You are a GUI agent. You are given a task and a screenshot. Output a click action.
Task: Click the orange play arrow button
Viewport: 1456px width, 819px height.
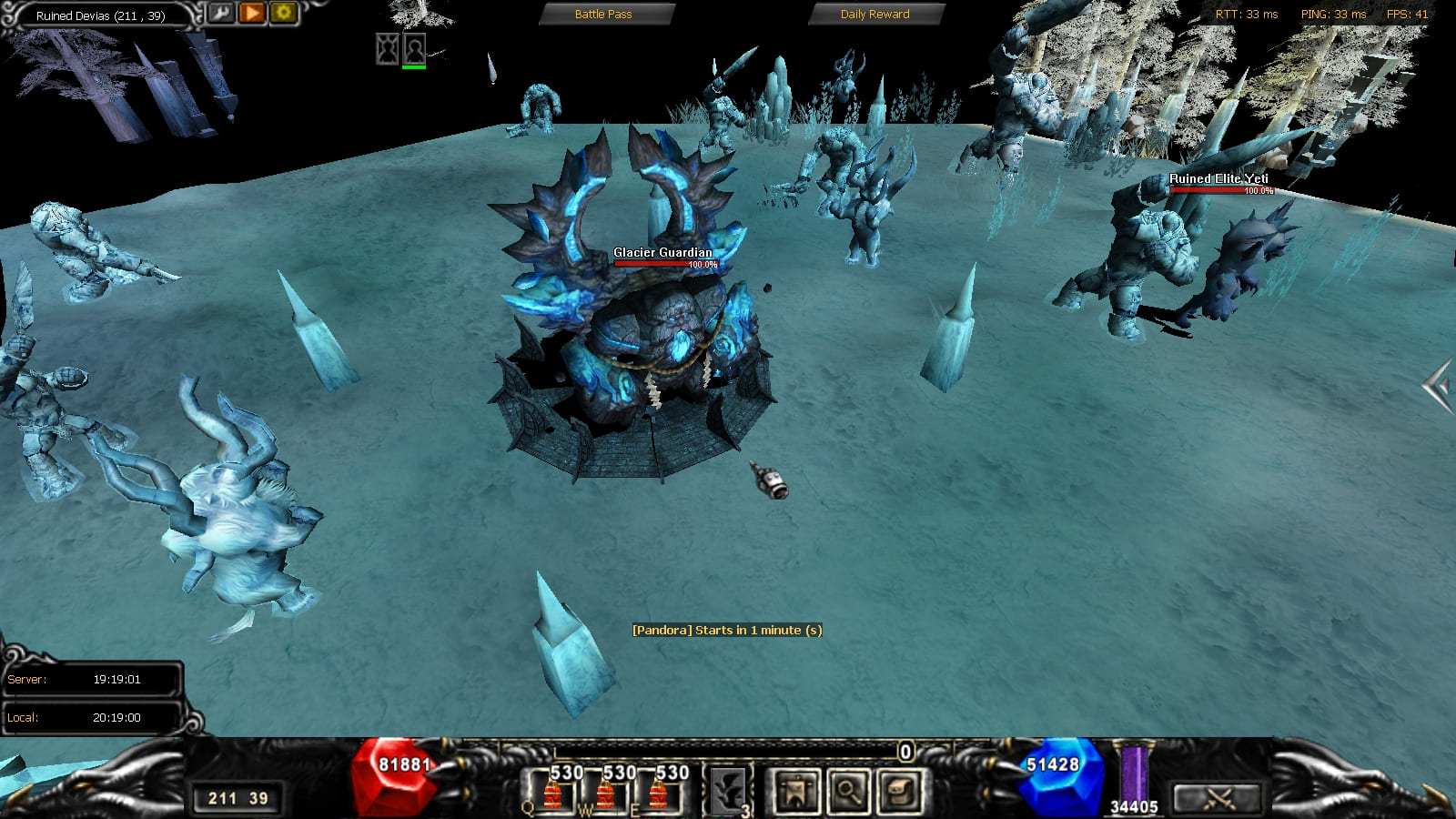point(252,13)
